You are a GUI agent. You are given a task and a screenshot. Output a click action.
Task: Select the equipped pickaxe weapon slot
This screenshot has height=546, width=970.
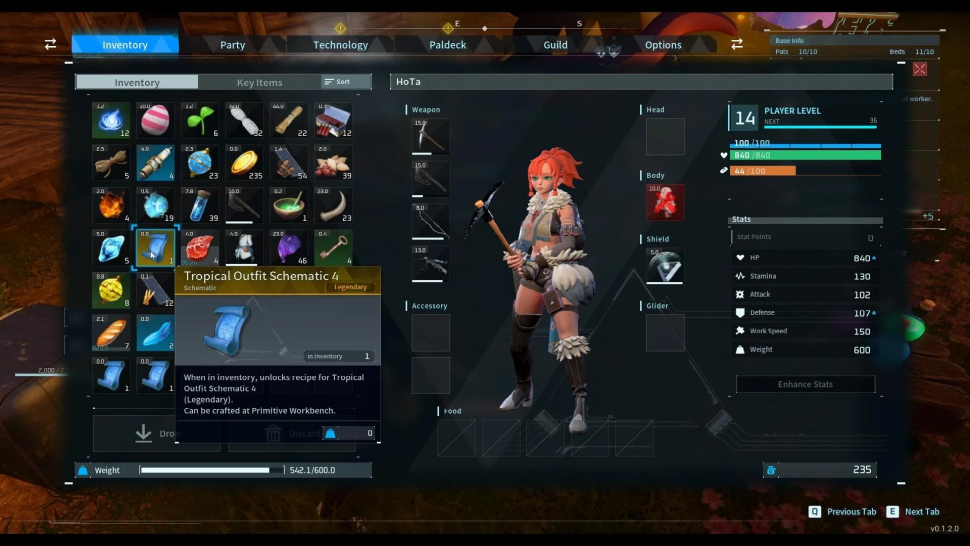point(431,136)
